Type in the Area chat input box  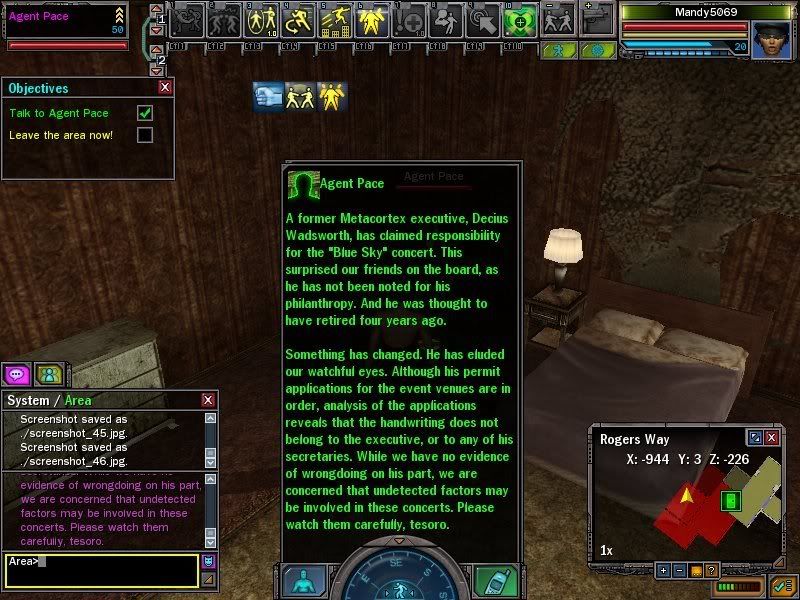click(x=100, y=569)
